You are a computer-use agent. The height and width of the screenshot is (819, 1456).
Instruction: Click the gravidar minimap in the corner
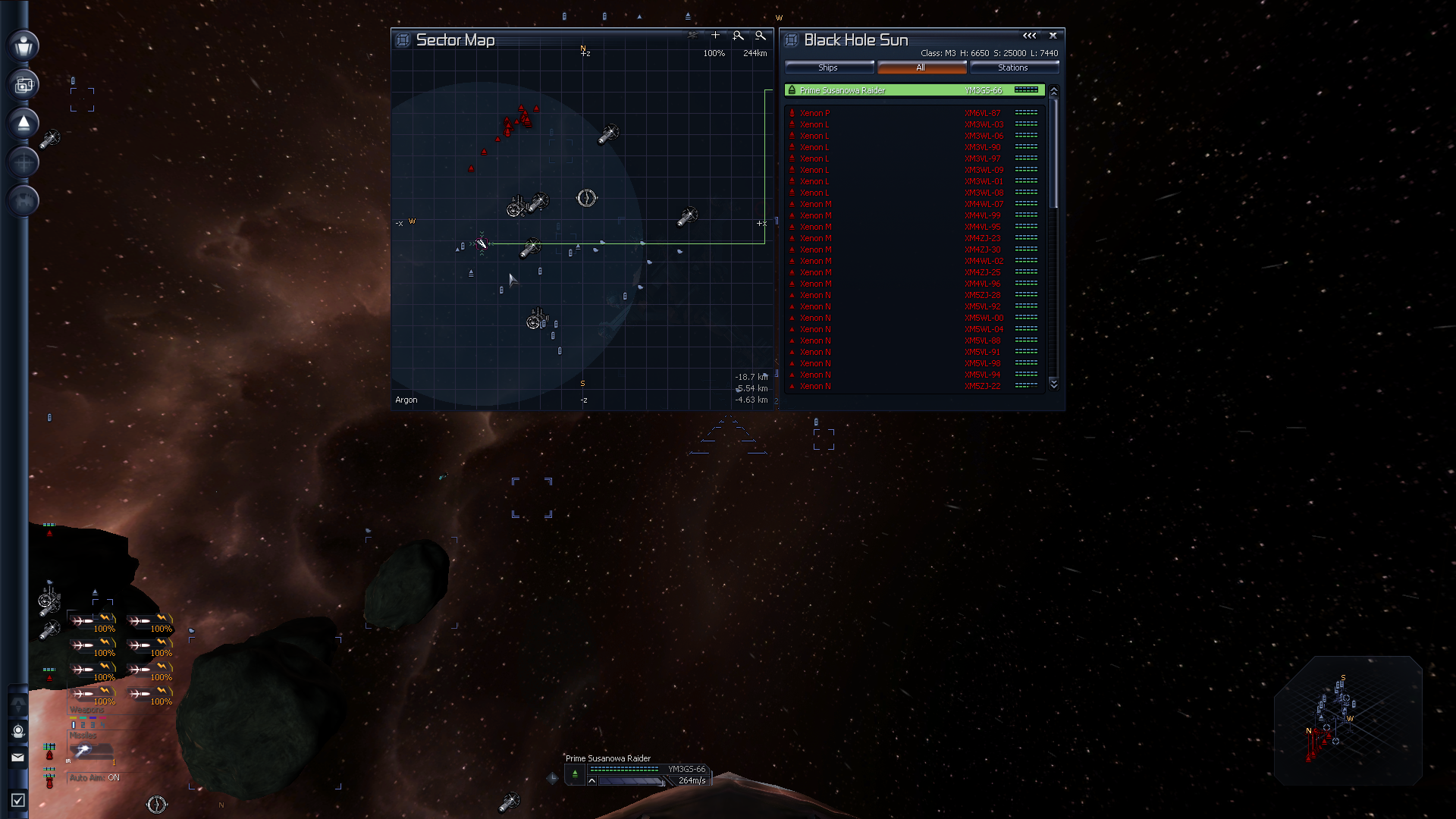[x=1347, y=720]
